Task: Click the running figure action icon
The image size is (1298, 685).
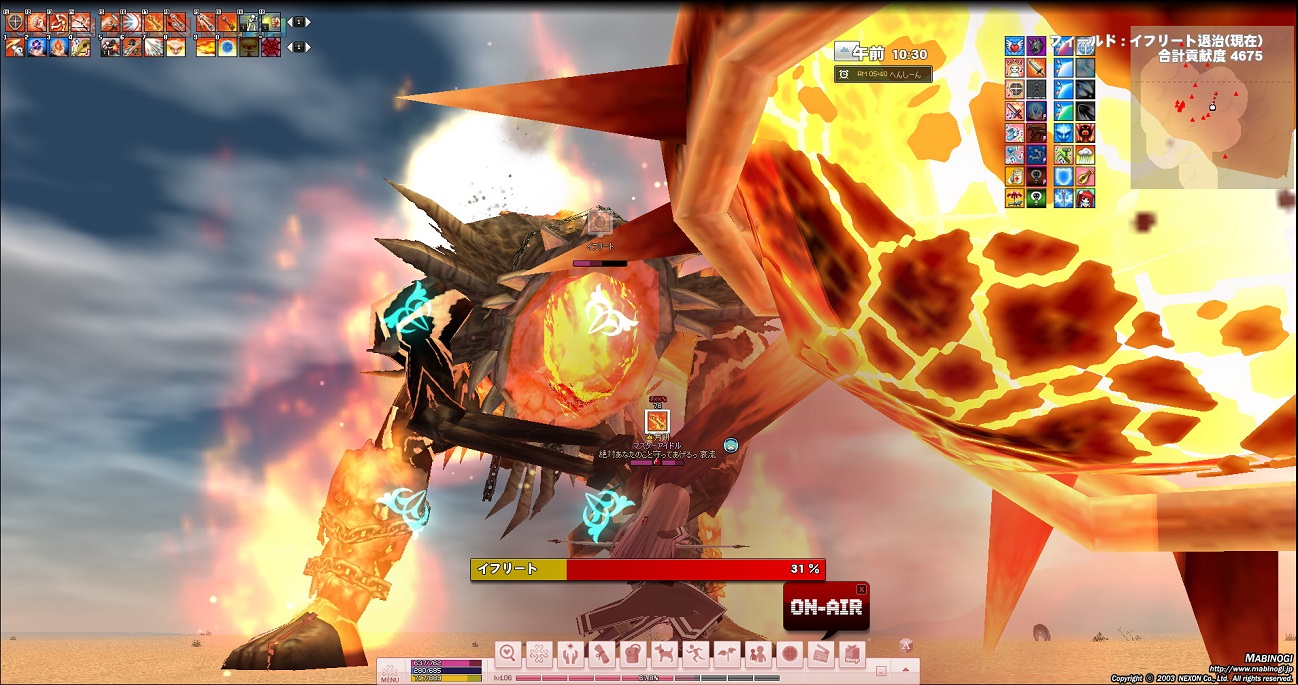Action: [695, 654]
